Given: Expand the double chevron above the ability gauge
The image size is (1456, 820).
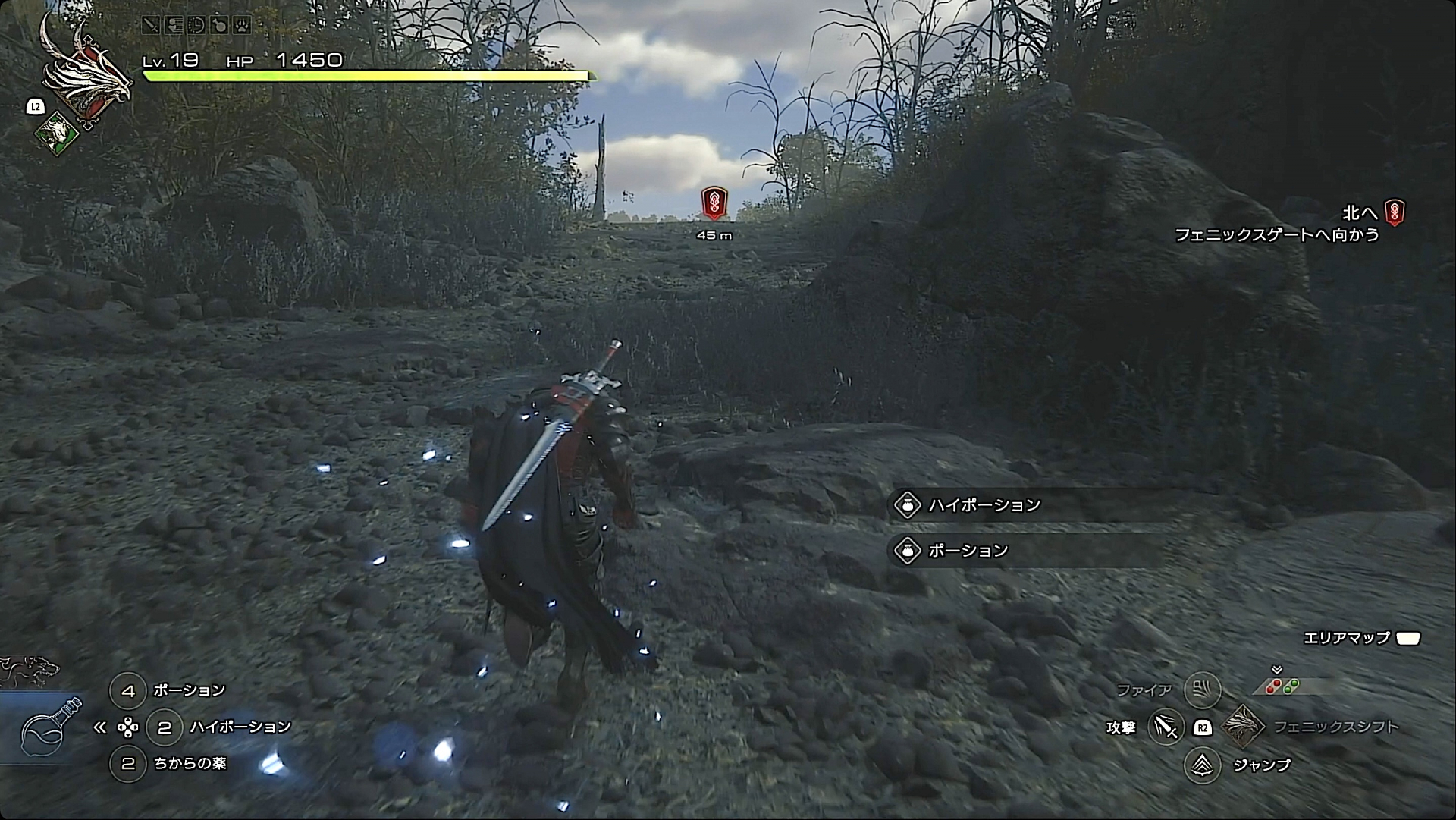Looking at the screenshot, I should [x=1276, y=671].
